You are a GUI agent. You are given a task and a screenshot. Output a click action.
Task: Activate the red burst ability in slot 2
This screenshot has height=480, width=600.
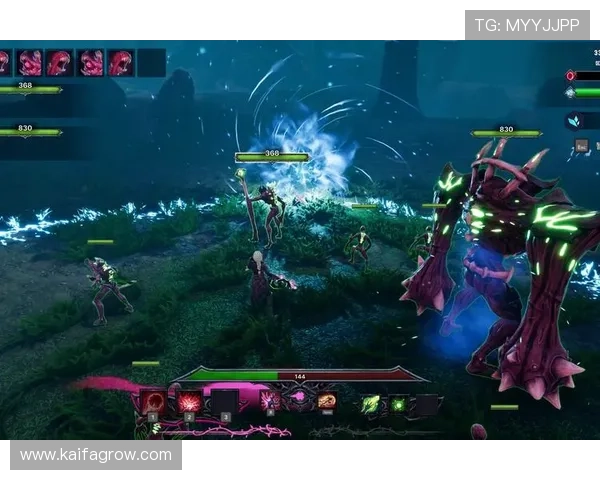click(x=189, y=402)
